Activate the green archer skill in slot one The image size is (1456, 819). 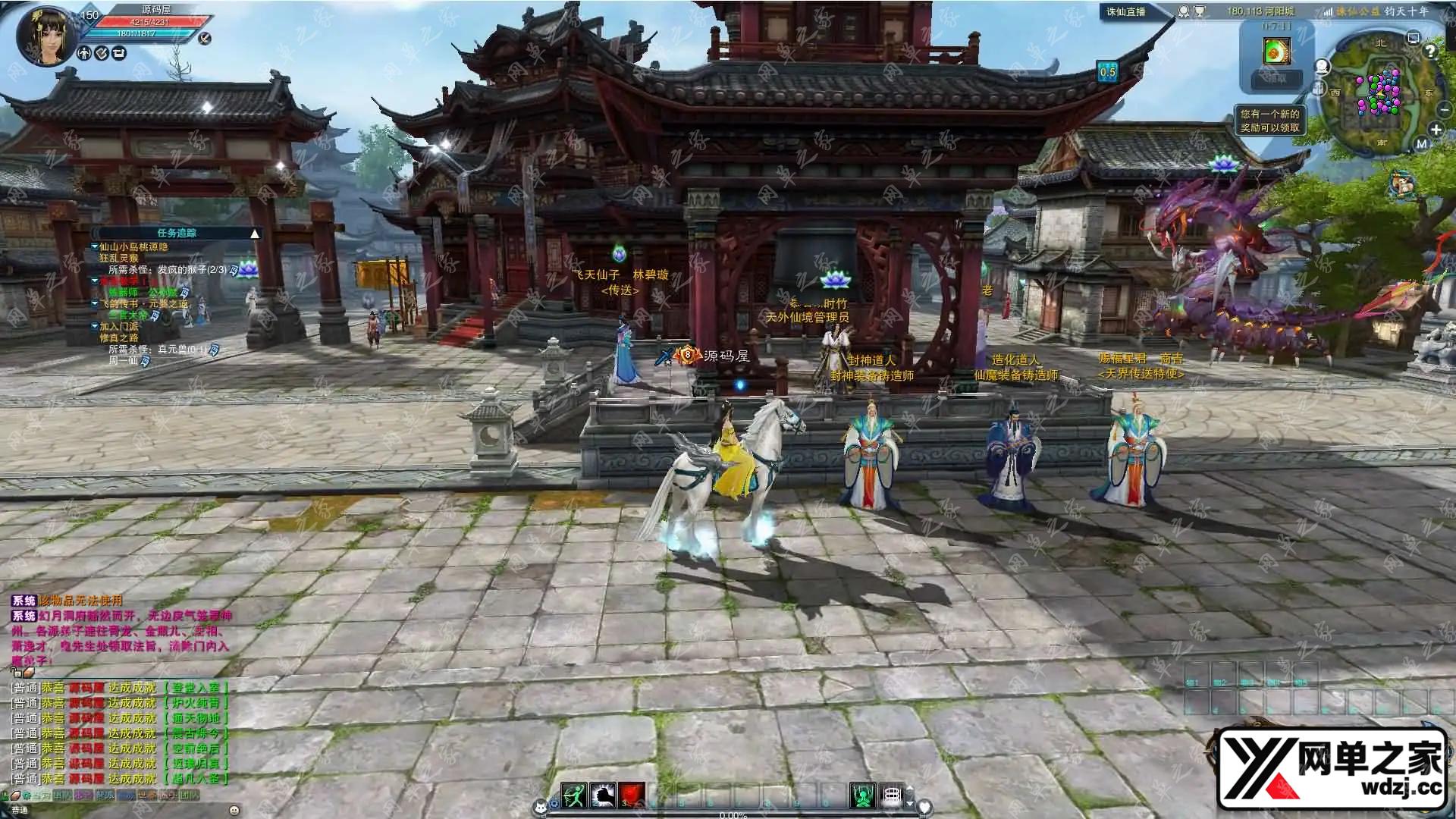pos(574,795)
